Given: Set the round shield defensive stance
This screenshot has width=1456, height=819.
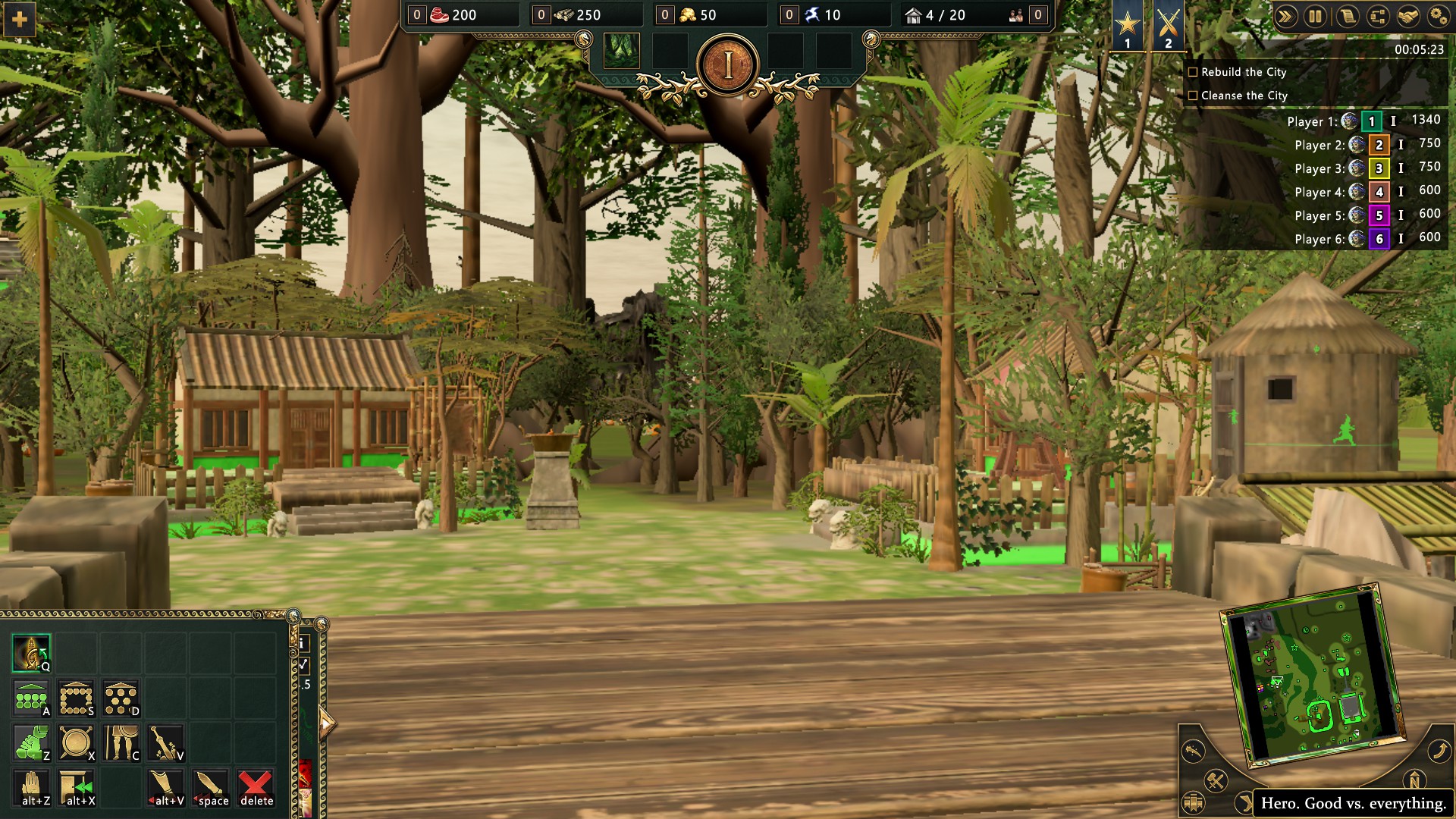Looking at the screenshot, I should point(76,742).
